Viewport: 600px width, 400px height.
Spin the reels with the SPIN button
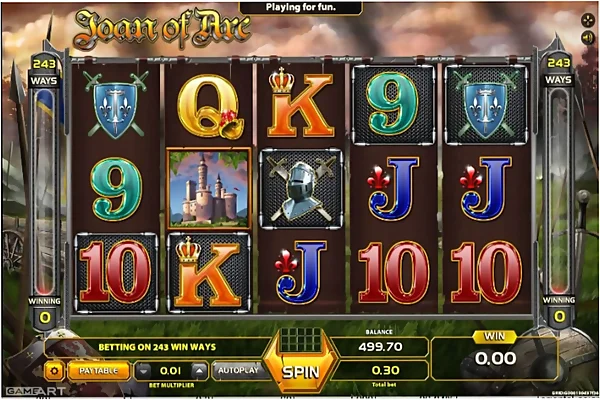click(298, 370)
